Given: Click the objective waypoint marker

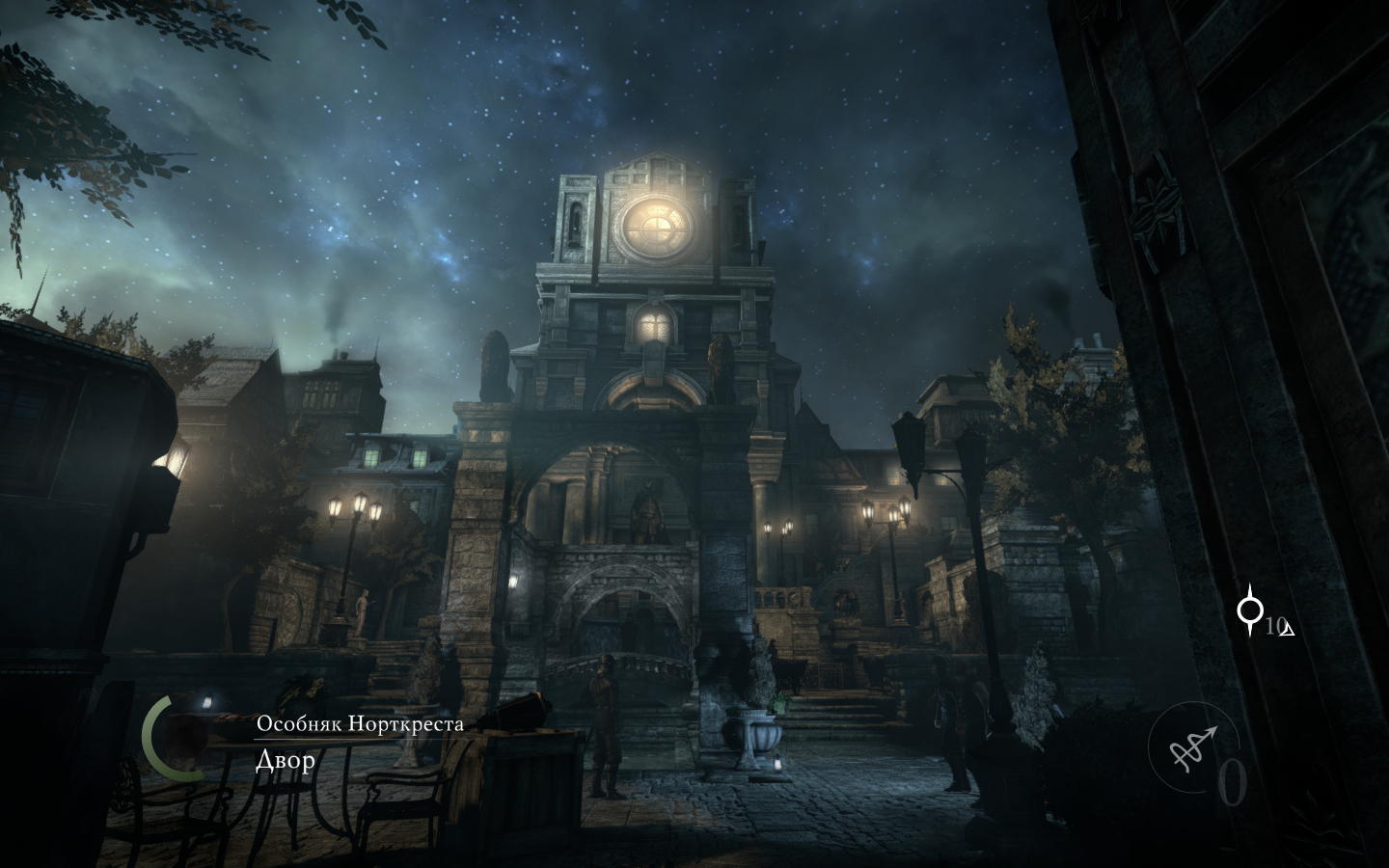Looking at the screenshot, I should 1251,610.
